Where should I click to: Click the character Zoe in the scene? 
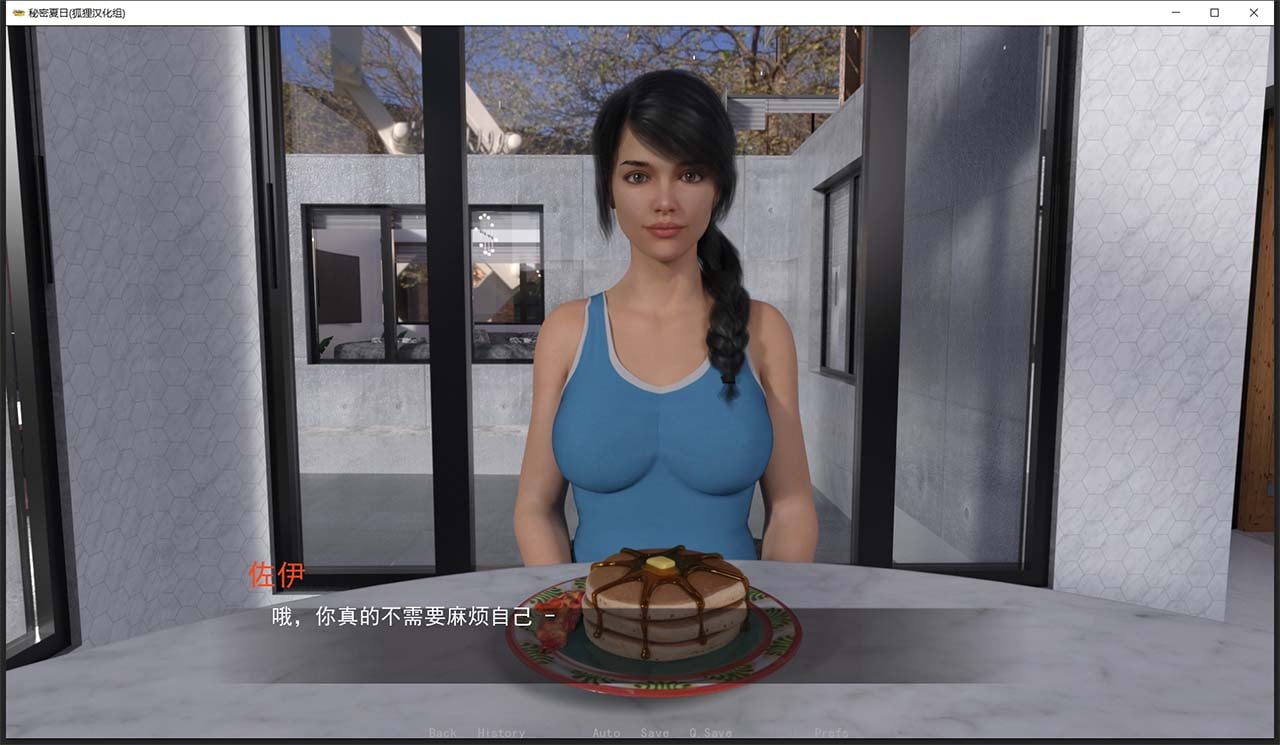[655, 300]
